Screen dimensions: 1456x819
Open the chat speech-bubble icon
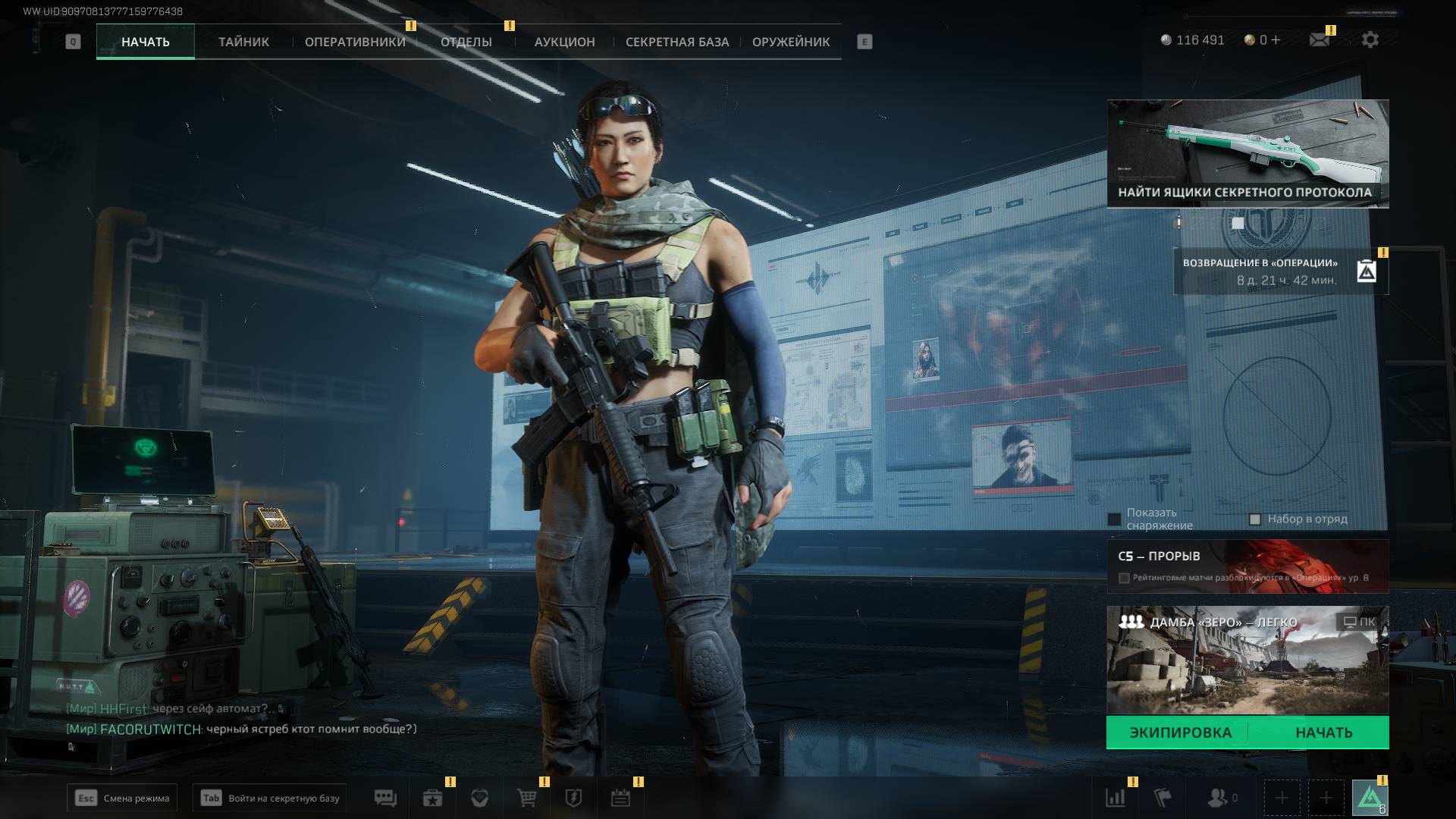tap(385, 798)
